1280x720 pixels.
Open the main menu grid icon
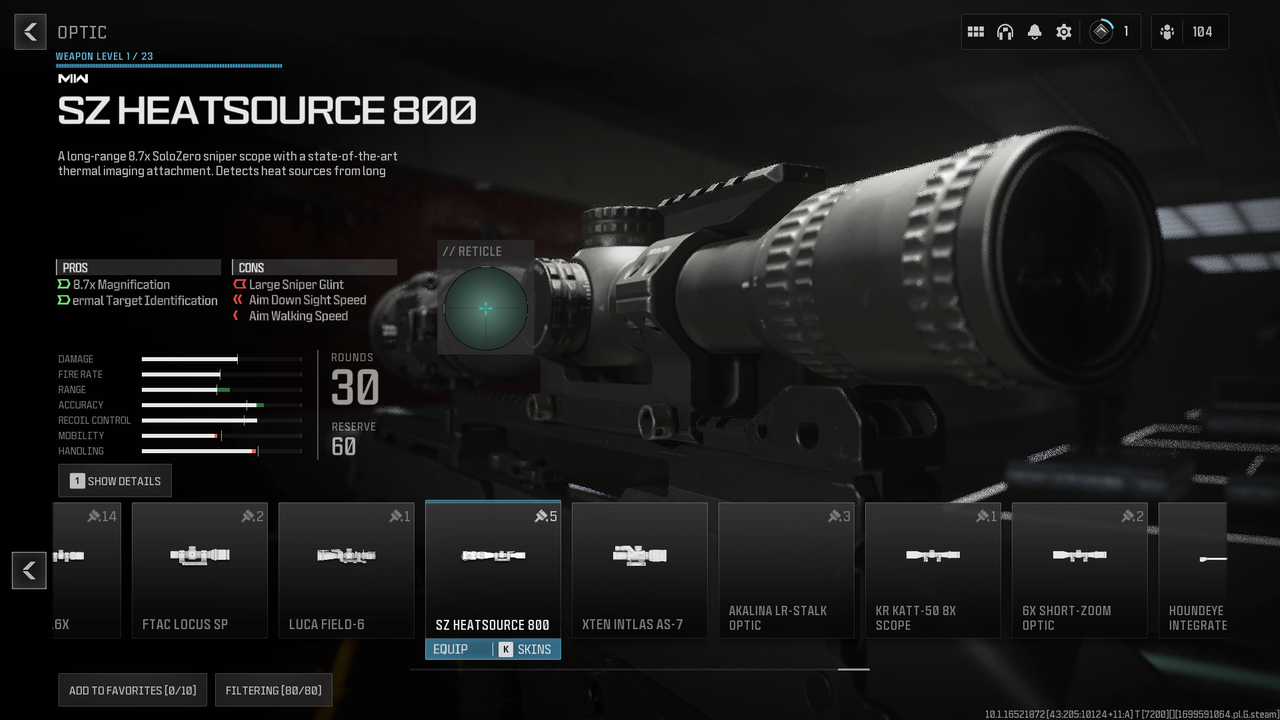(976, 31)
